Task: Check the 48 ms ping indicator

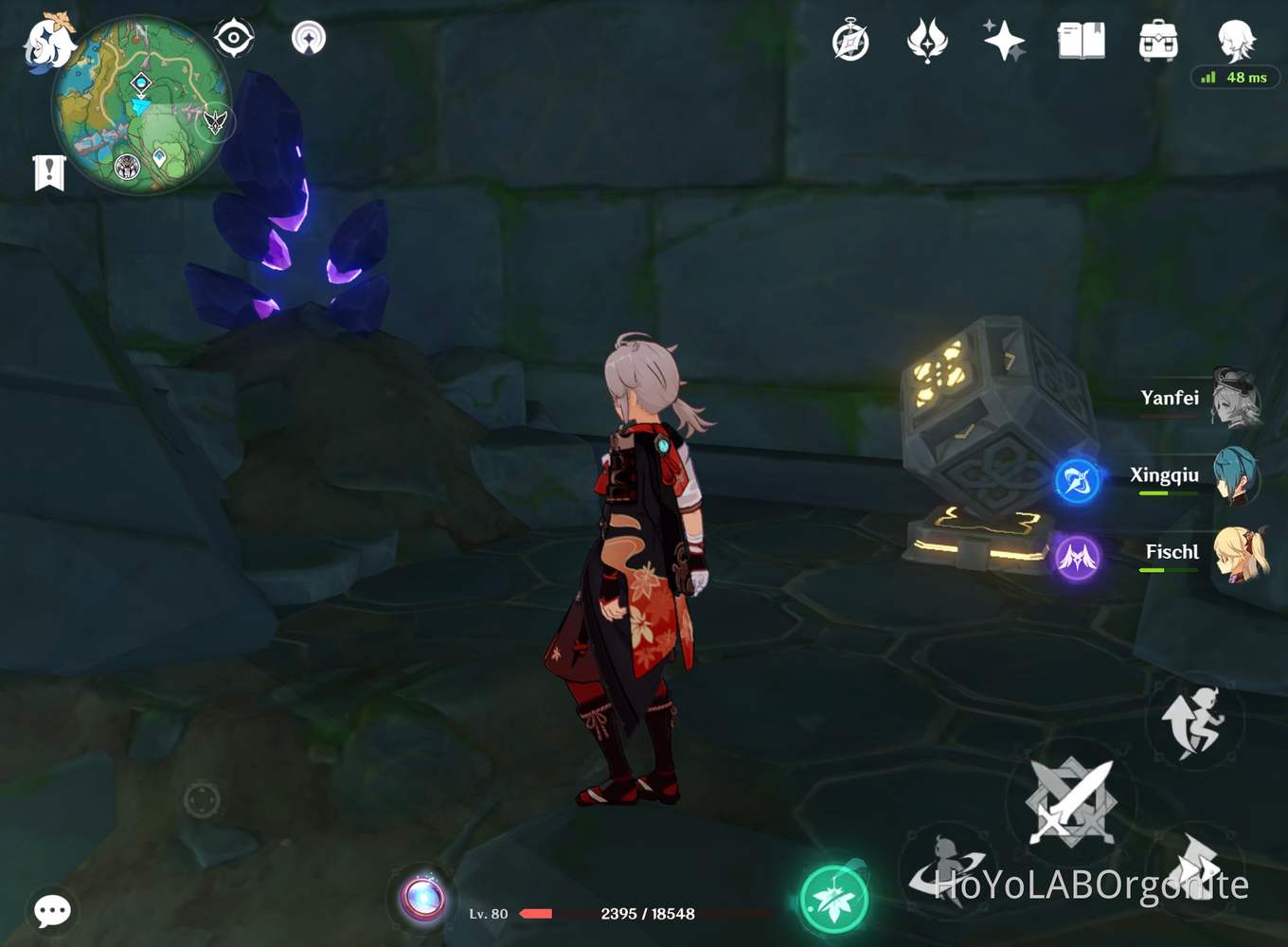Action: (1236, 78)
